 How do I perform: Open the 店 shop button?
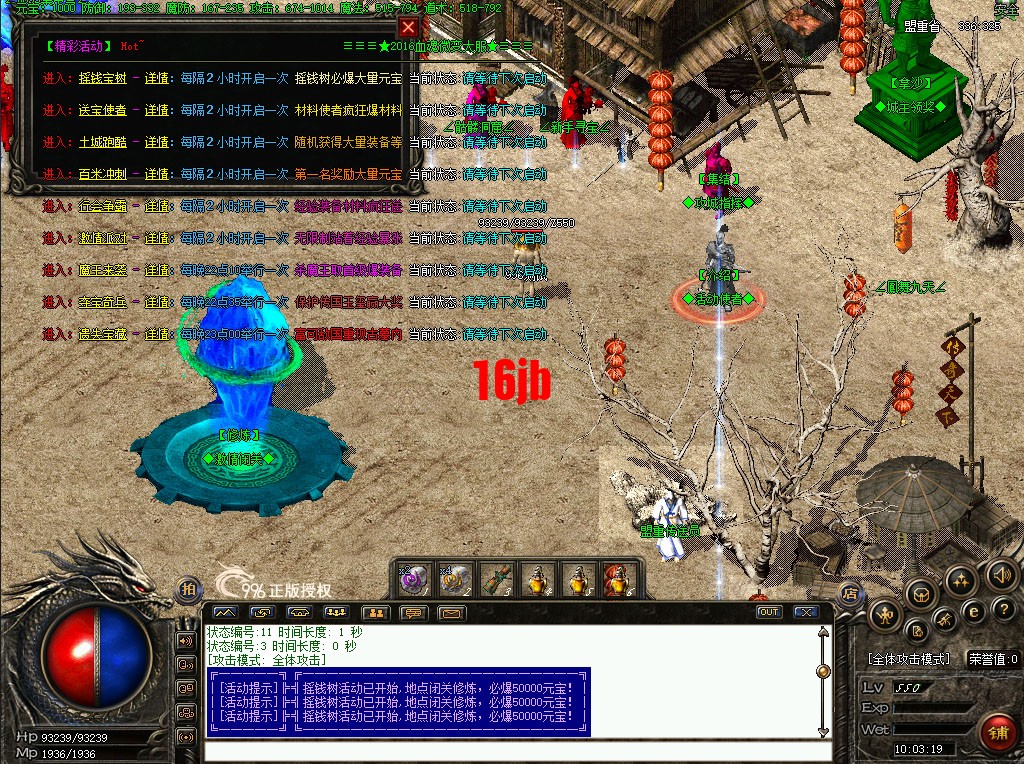[x=849, y=593]
